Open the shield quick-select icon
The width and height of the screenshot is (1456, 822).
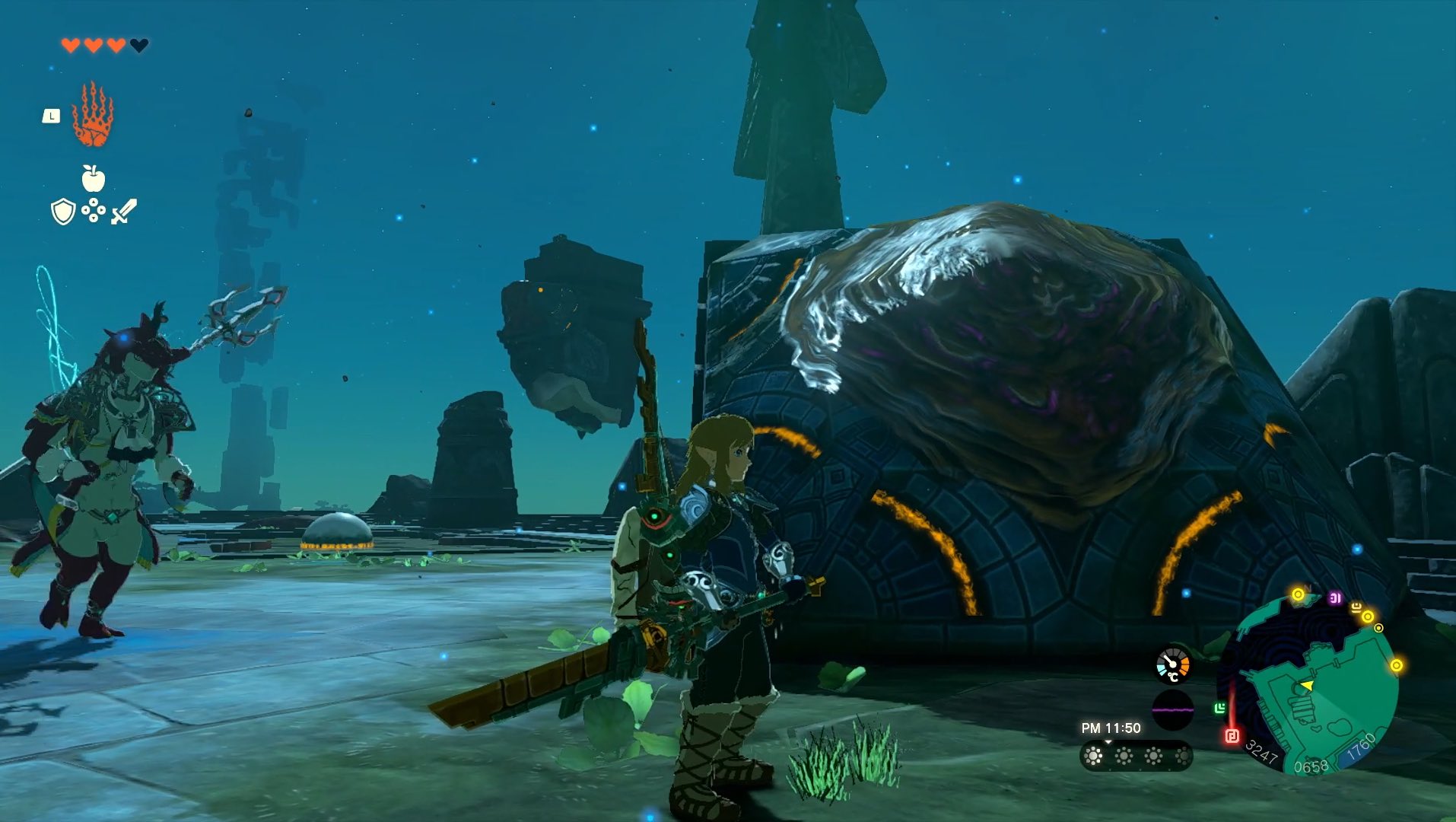coord(62,212)
